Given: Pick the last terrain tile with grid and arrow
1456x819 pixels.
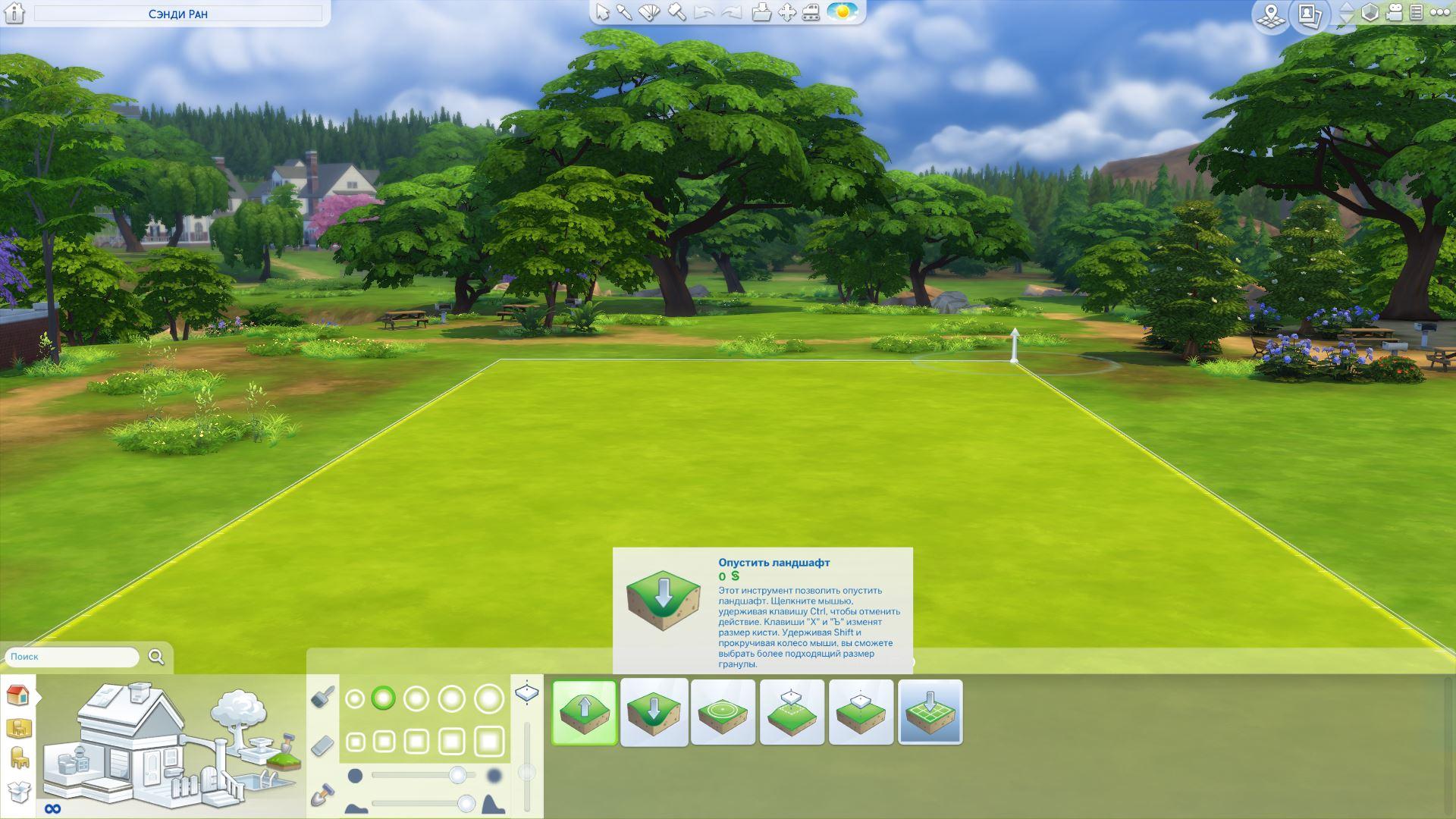Looking at the screenshot, I should pos(930,712).
